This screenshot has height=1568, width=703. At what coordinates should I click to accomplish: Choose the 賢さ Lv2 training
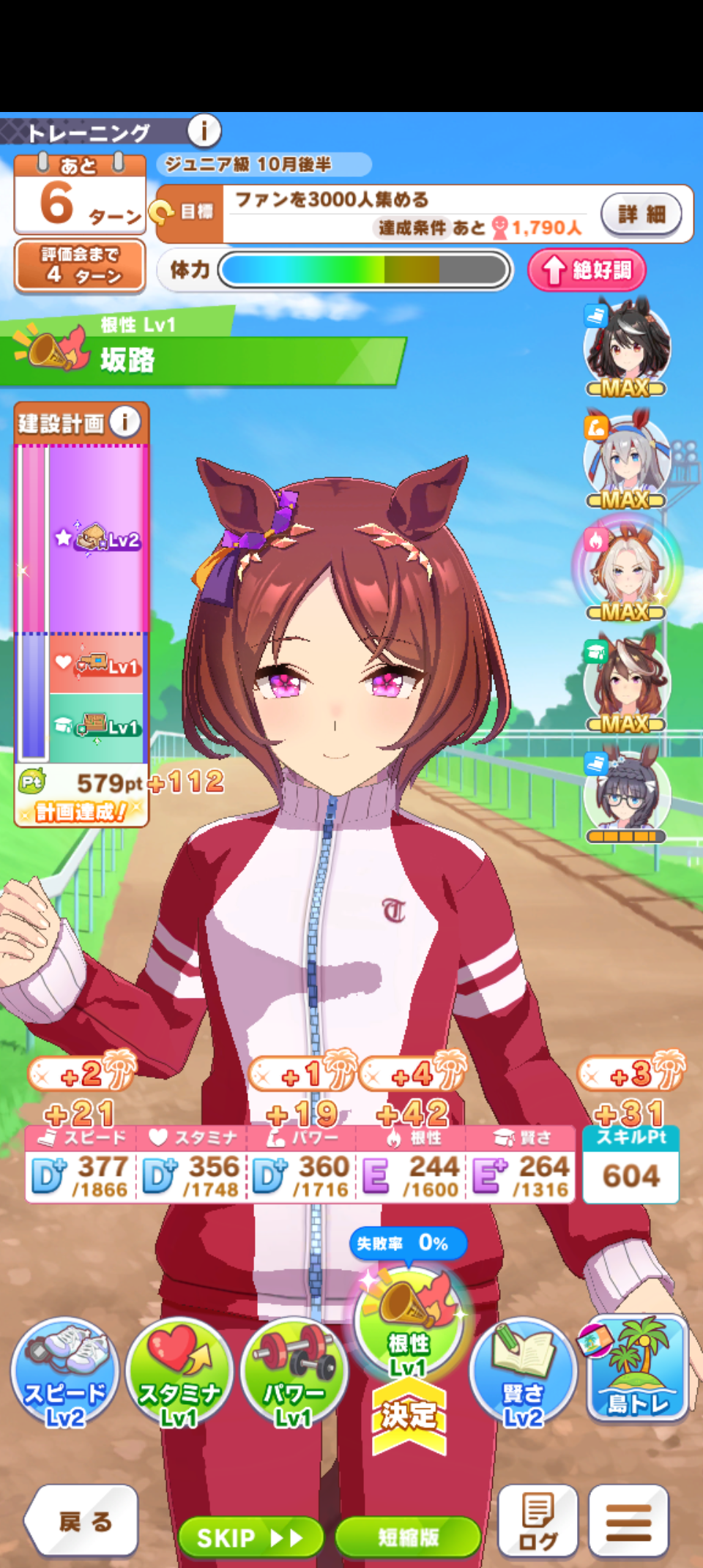[x=523, y=1372]
